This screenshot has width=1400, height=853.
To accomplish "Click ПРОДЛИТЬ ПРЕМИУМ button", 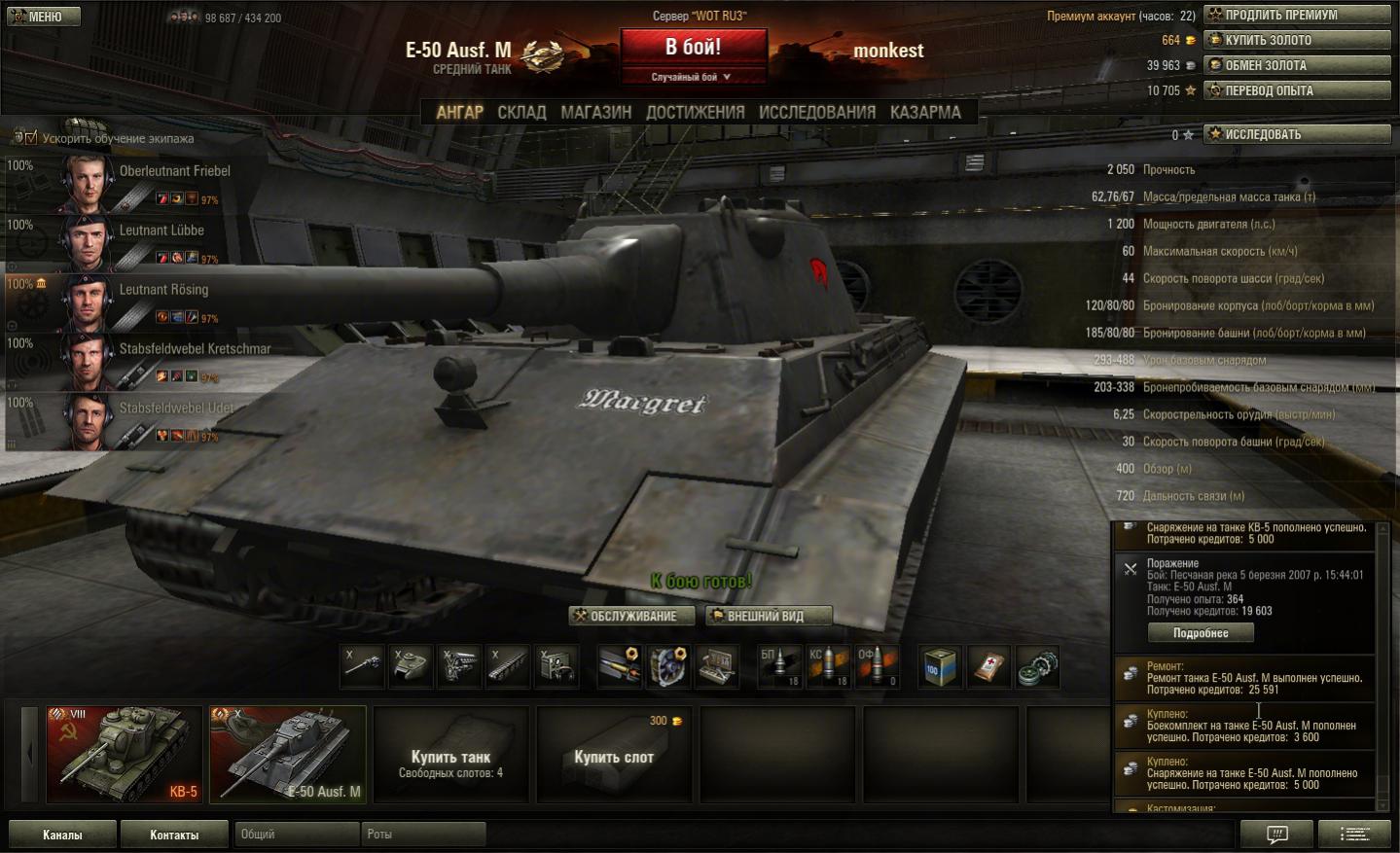I will coord(1297,15).
